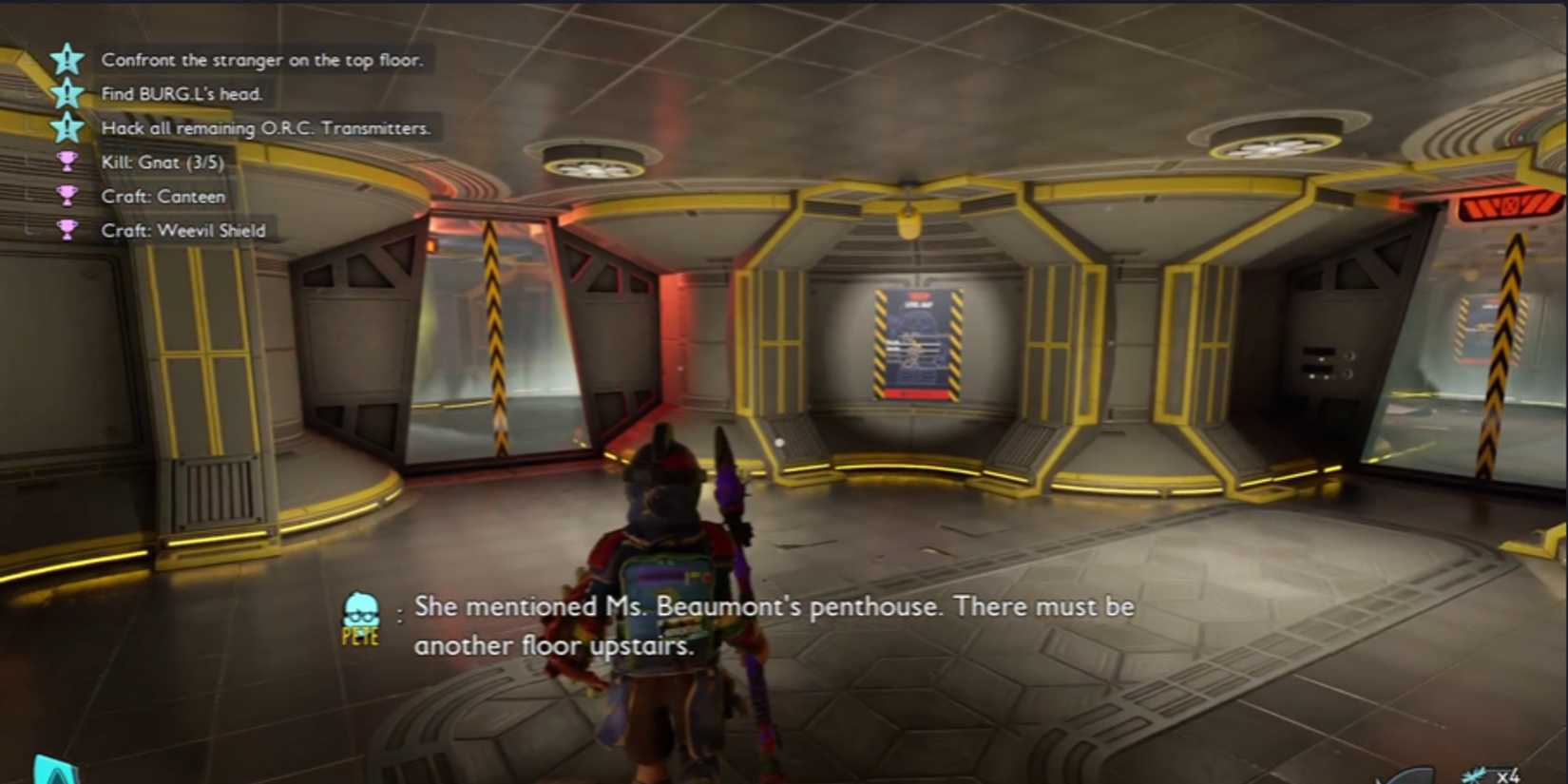Screen dimensions: 1568x784
Task: Click the trophy icon beside 'Kill: Gnat (3/5)'
Action: tap(67, 163)
